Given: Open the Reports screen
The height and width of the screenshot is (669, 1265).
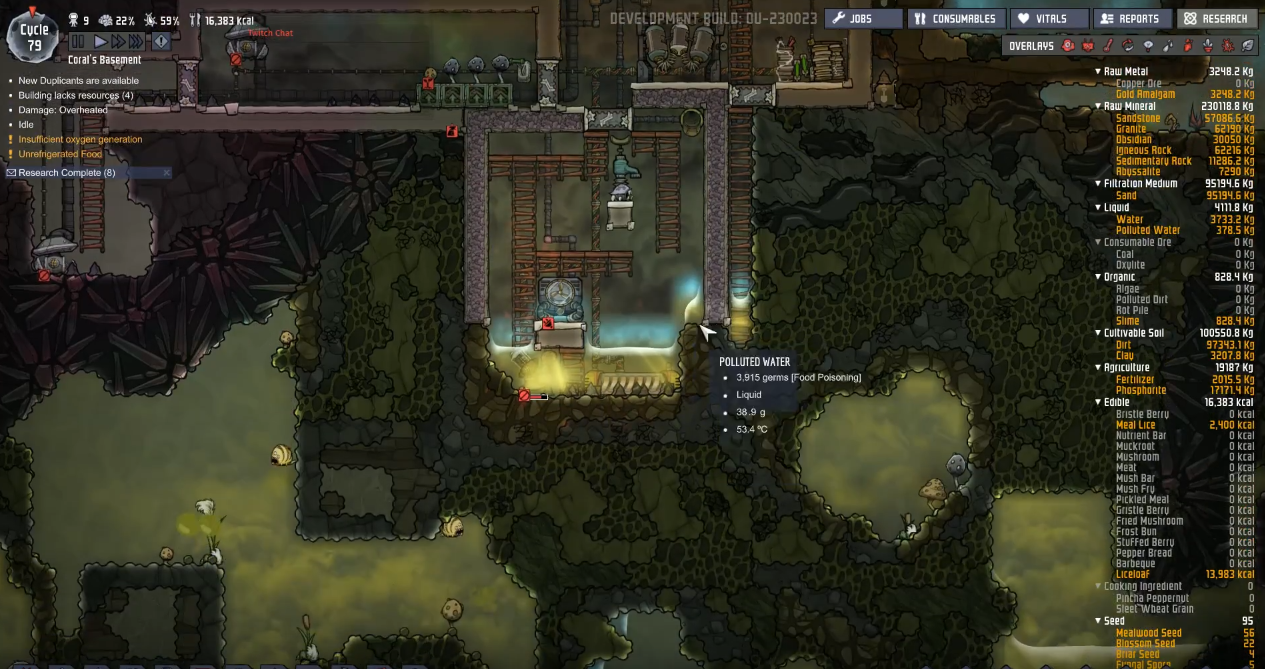Looking at the screenshot, I should pyautogui.click(x=1131, y=18).
